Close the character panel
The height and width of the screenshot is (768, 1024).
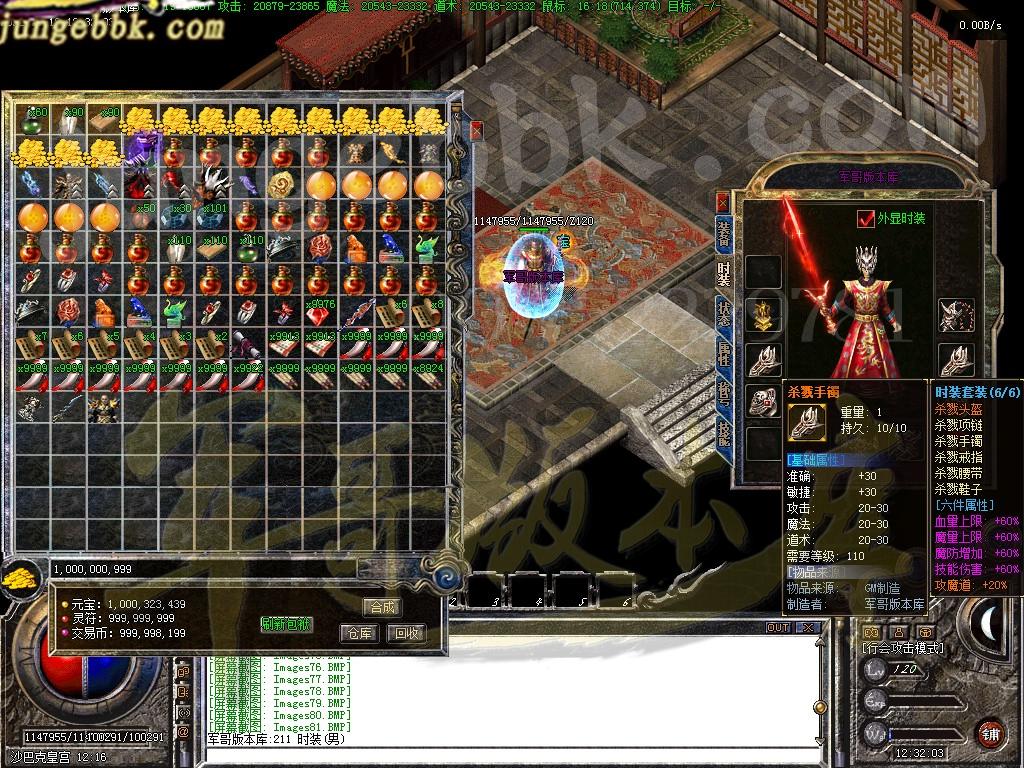[722, 201]
